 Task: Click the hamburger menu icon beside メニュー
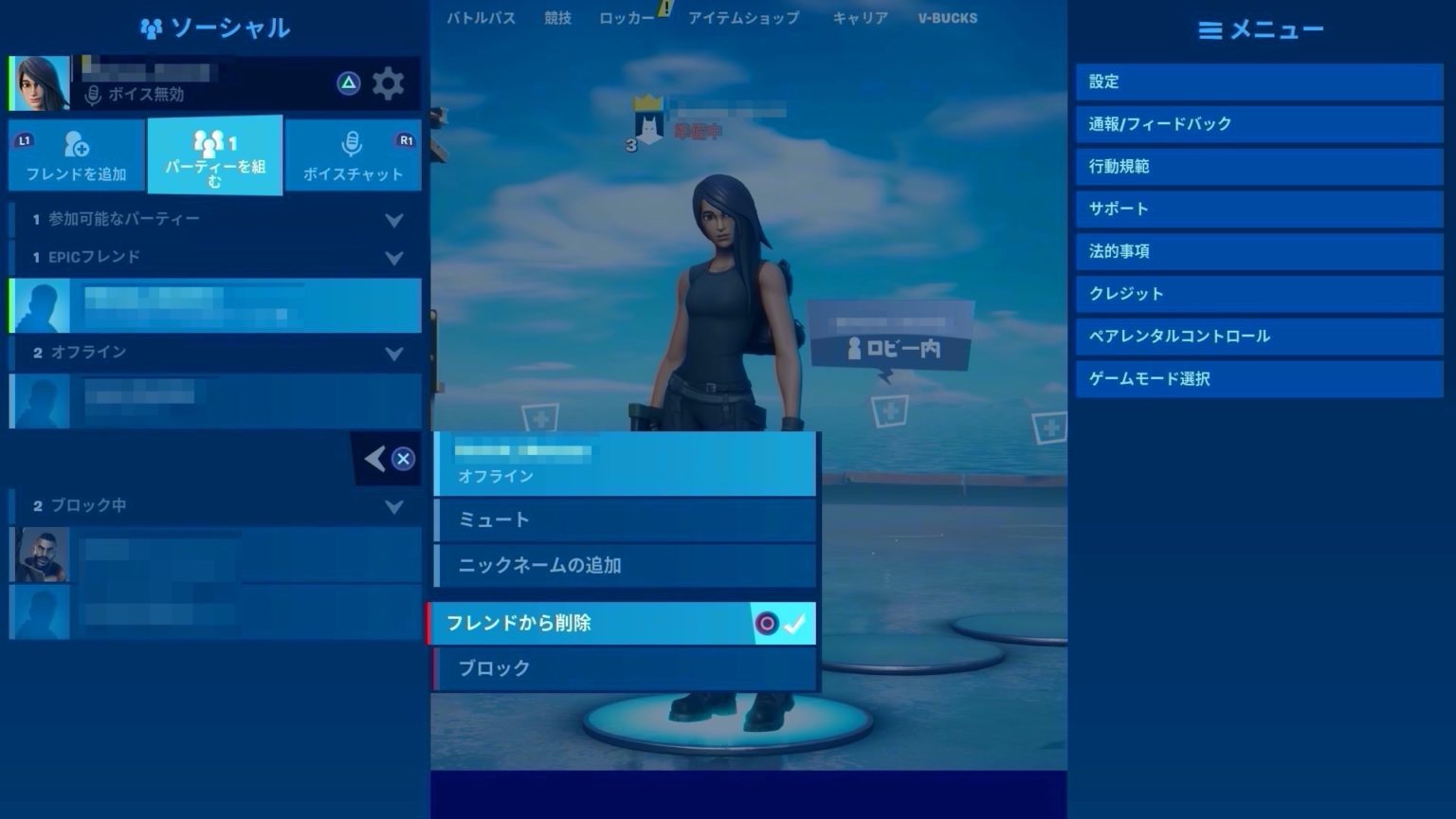(x=1209, y=29)
